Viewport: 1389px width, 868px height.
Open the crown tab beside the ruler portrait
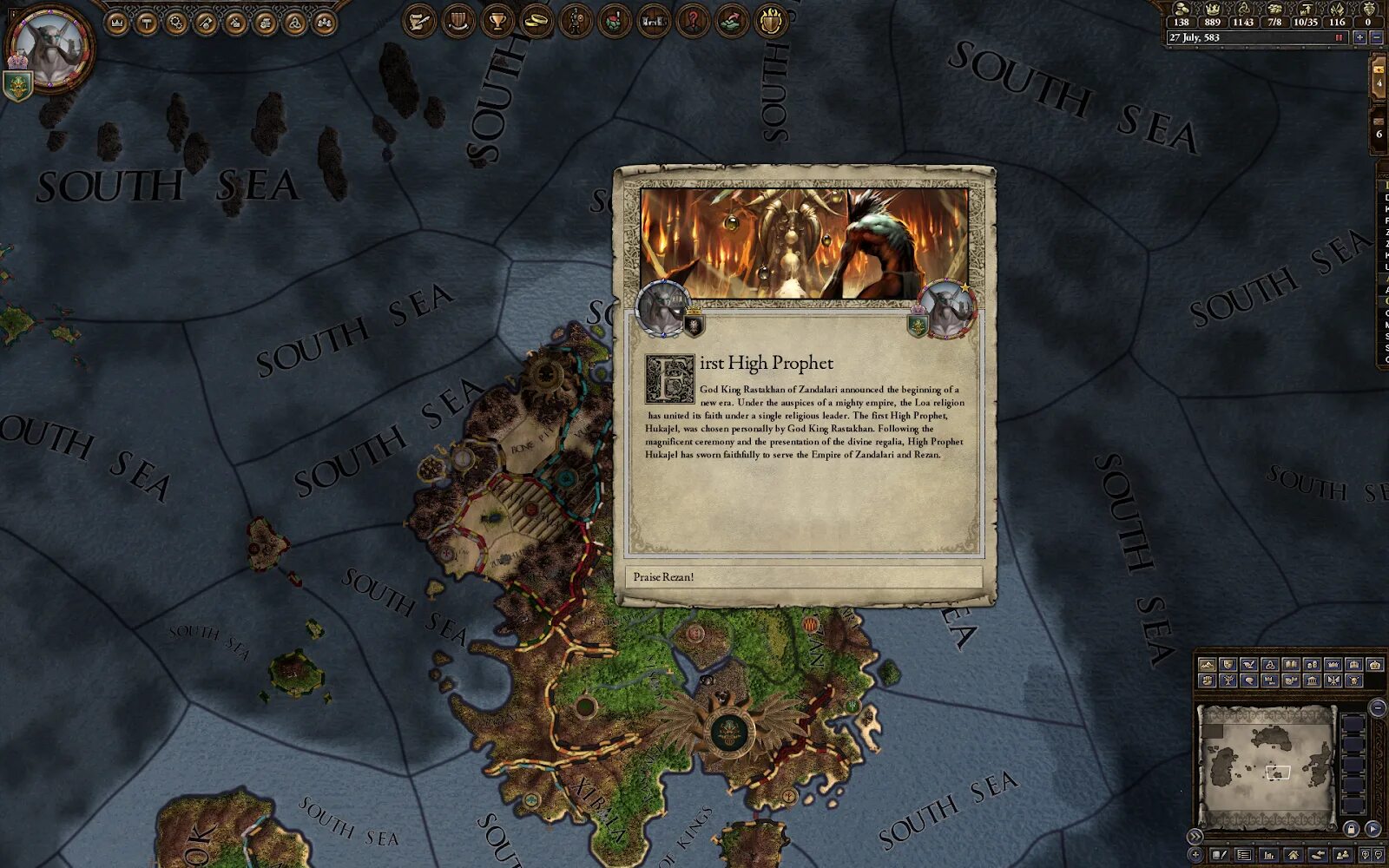(116, 23)
